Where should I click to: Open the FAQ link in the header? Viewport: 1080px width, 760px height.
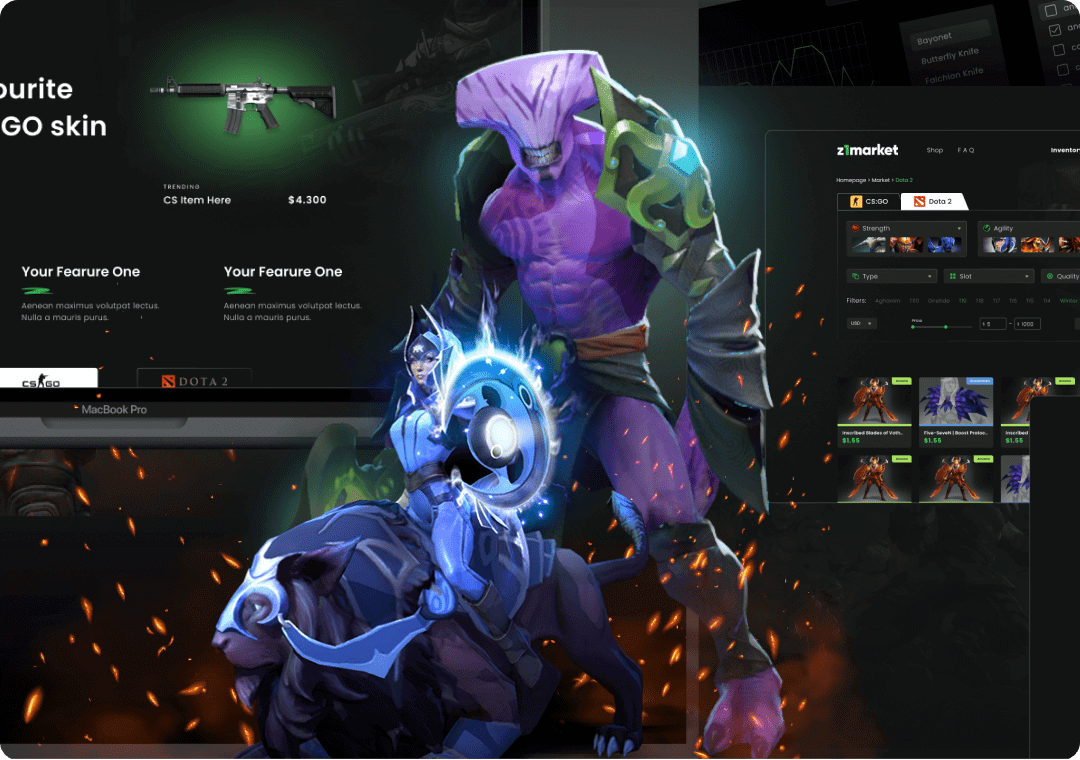965,151
